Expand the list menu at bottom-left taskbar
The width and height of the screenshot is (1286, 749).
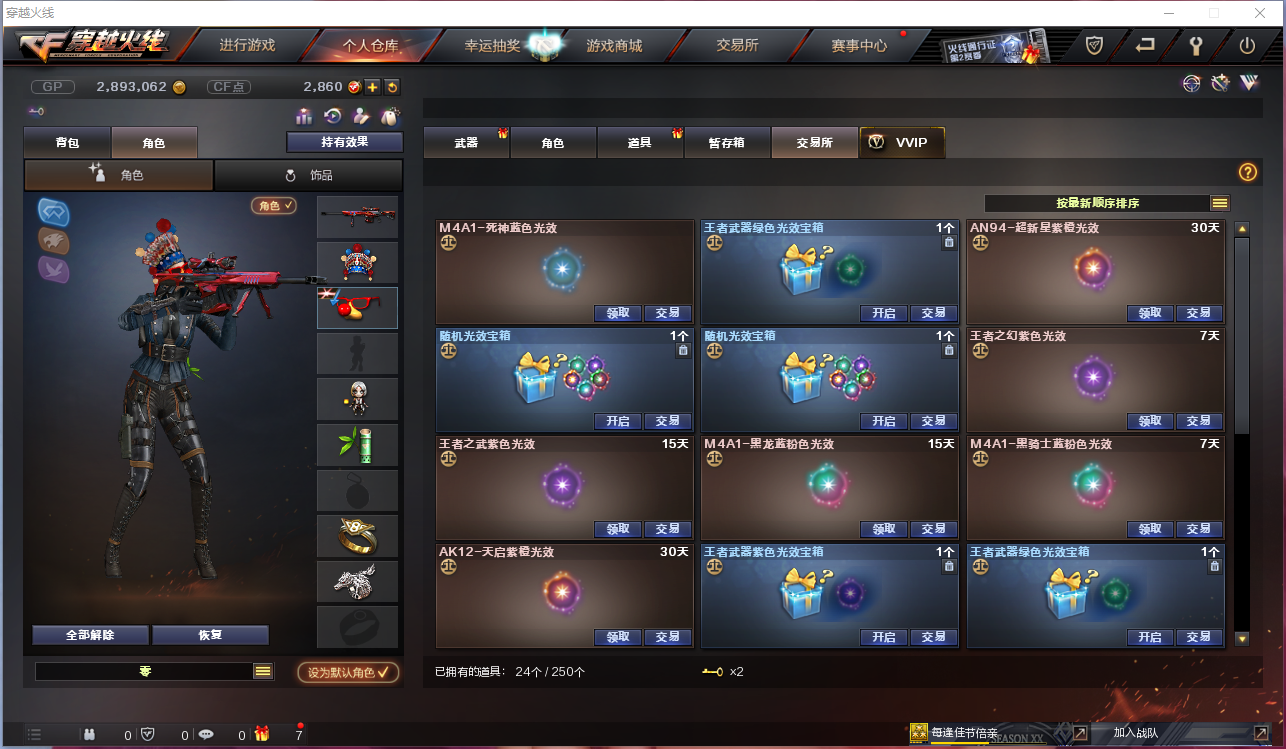coord(34,733)
